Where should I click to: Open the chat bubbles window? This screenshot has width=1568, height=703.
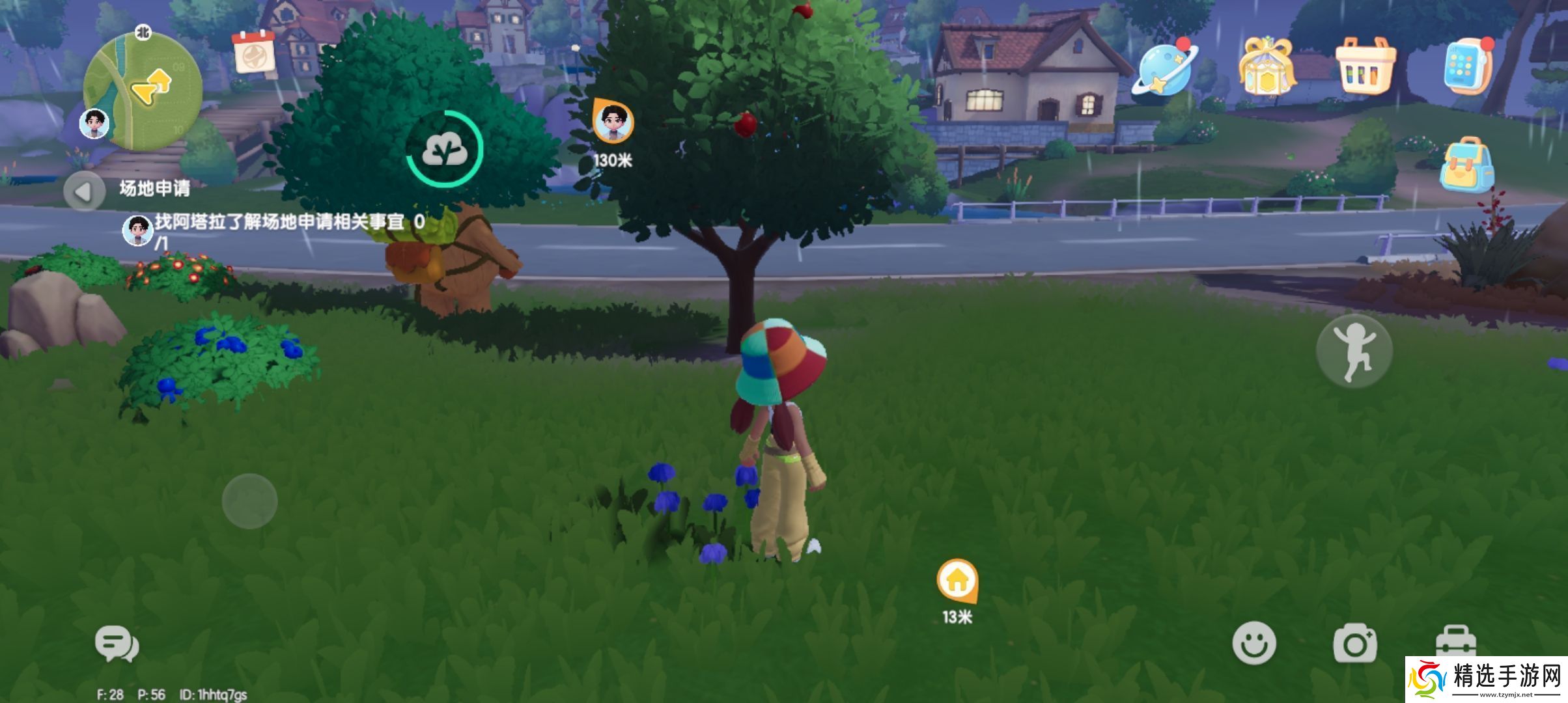pyautogui.click(x=117, y=644)
